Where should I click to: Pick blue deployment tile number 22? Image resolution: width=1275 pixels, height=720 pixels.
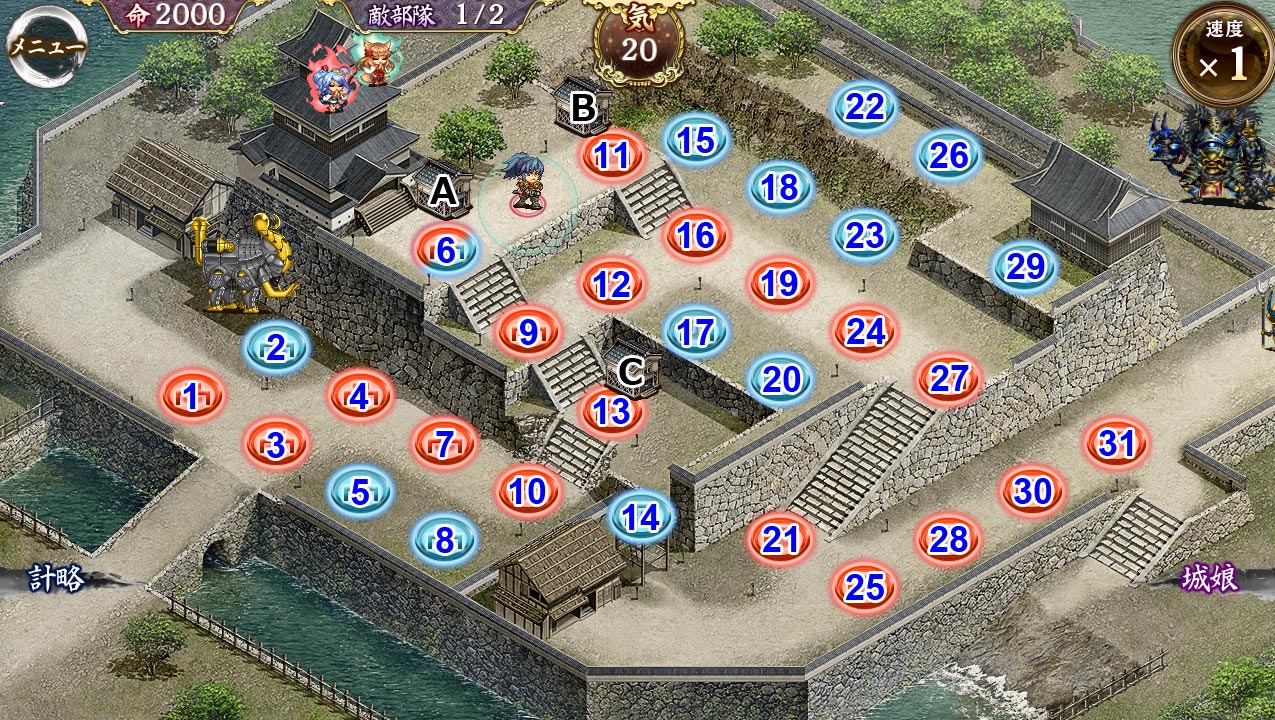point(865,108)
